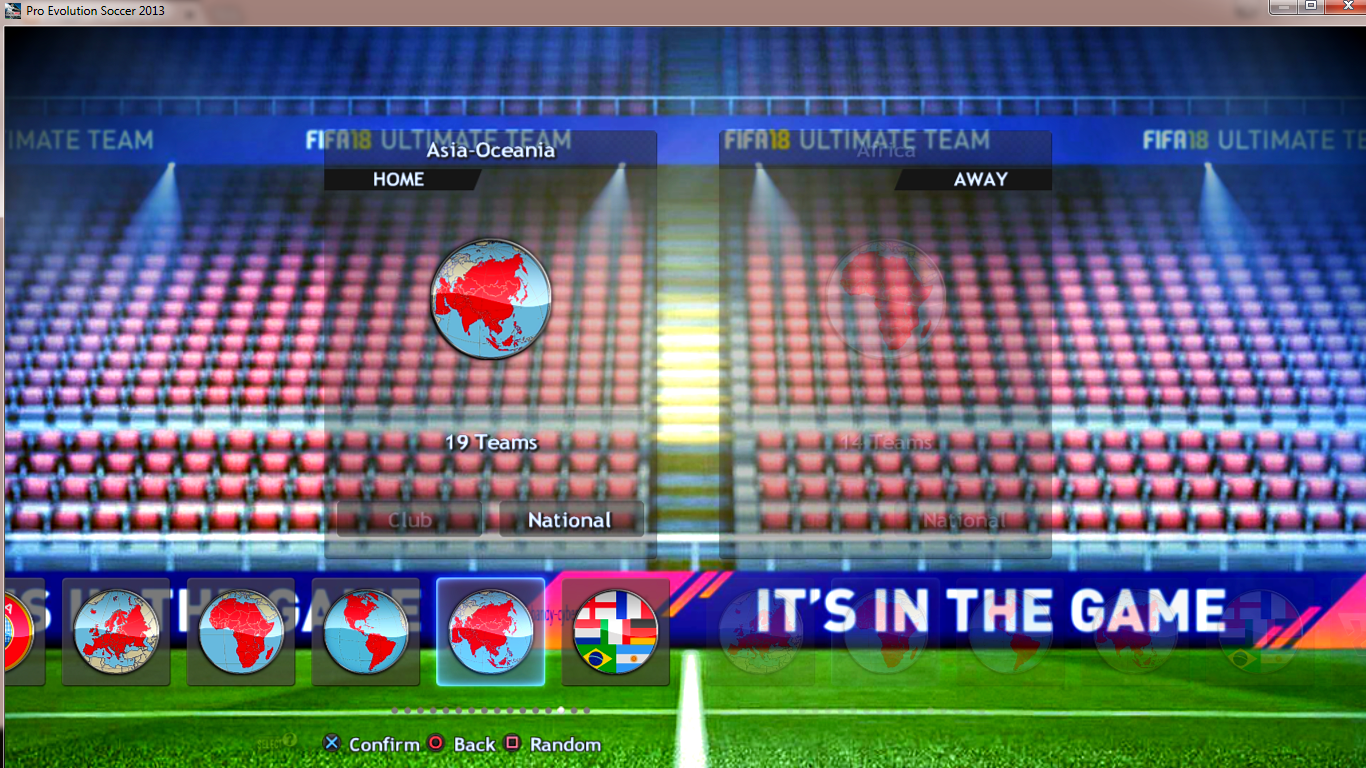Activate the Random team selection

click(x=567, y=744)
